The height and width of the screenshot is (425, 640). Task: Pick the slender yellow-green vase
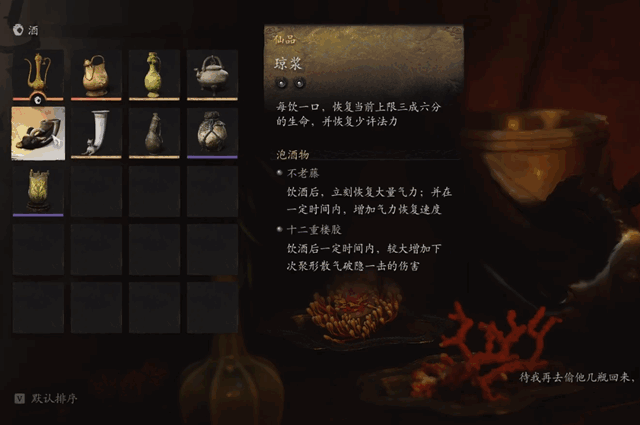click(153, 75)
